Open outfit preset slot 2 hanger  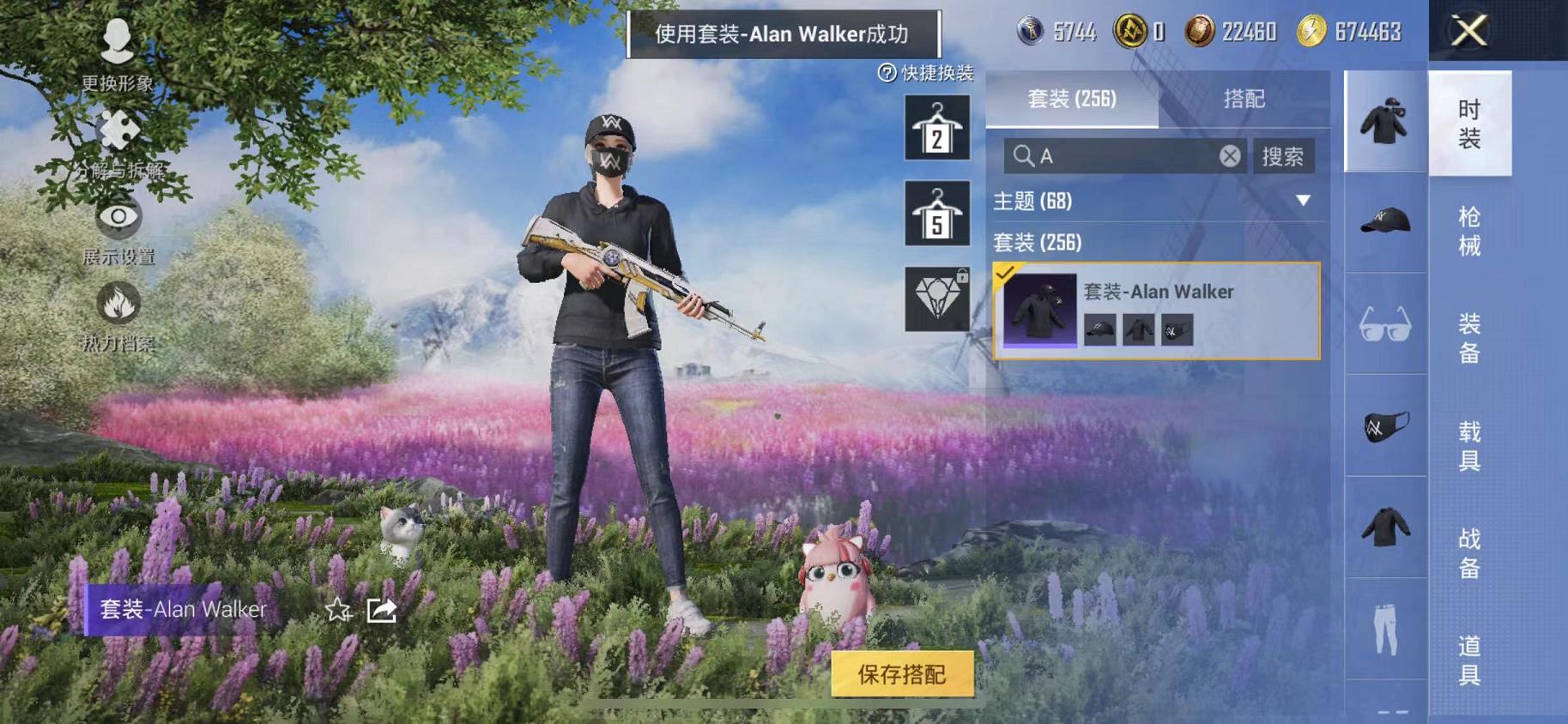pyautogui.click(x=935, y=129)
